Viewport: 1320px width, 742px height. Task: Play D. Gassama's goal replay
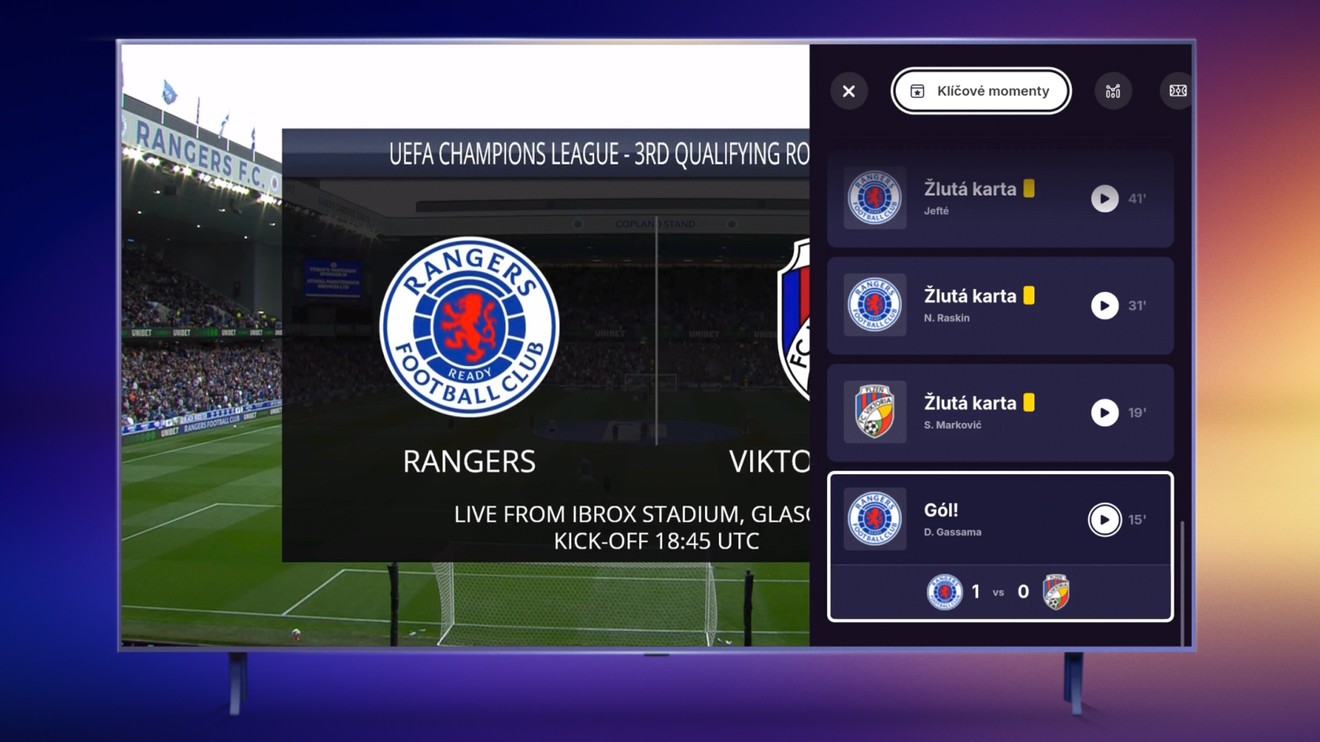click(x=1104, y=520)
